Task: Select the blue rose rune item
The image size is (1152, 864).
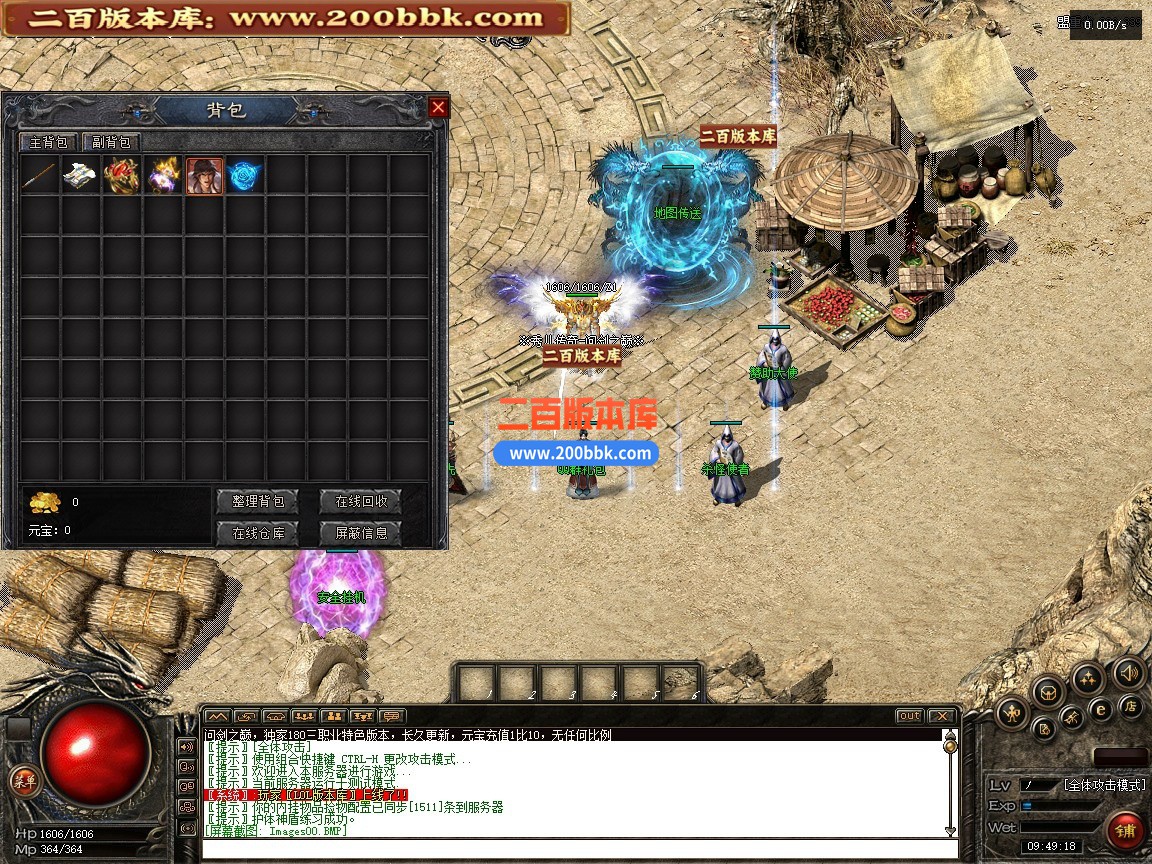Action: tap(244, 176)
